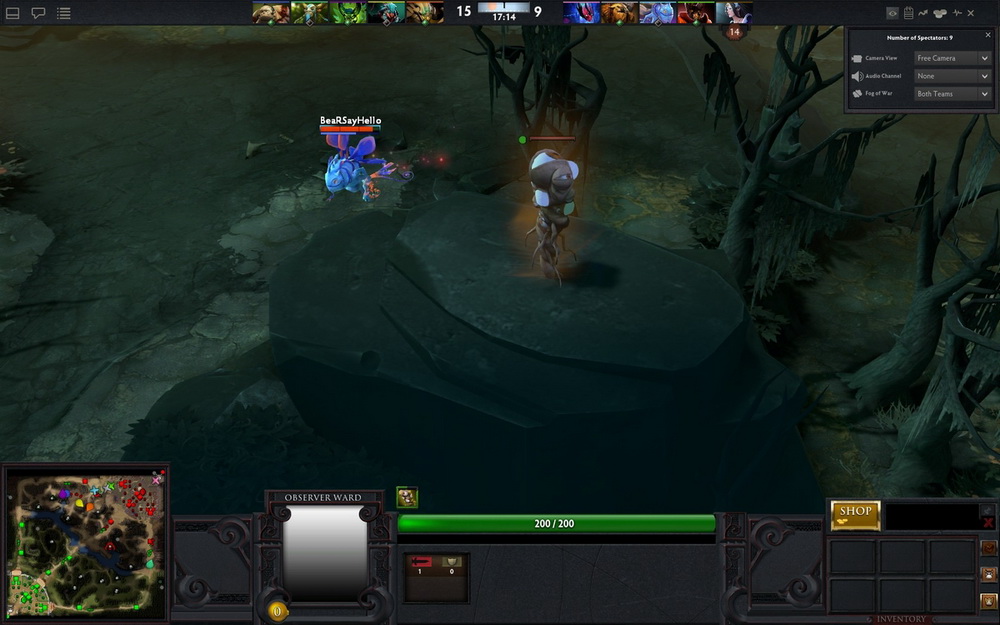
Task: Open the Shop
Action: click(855, 514)
